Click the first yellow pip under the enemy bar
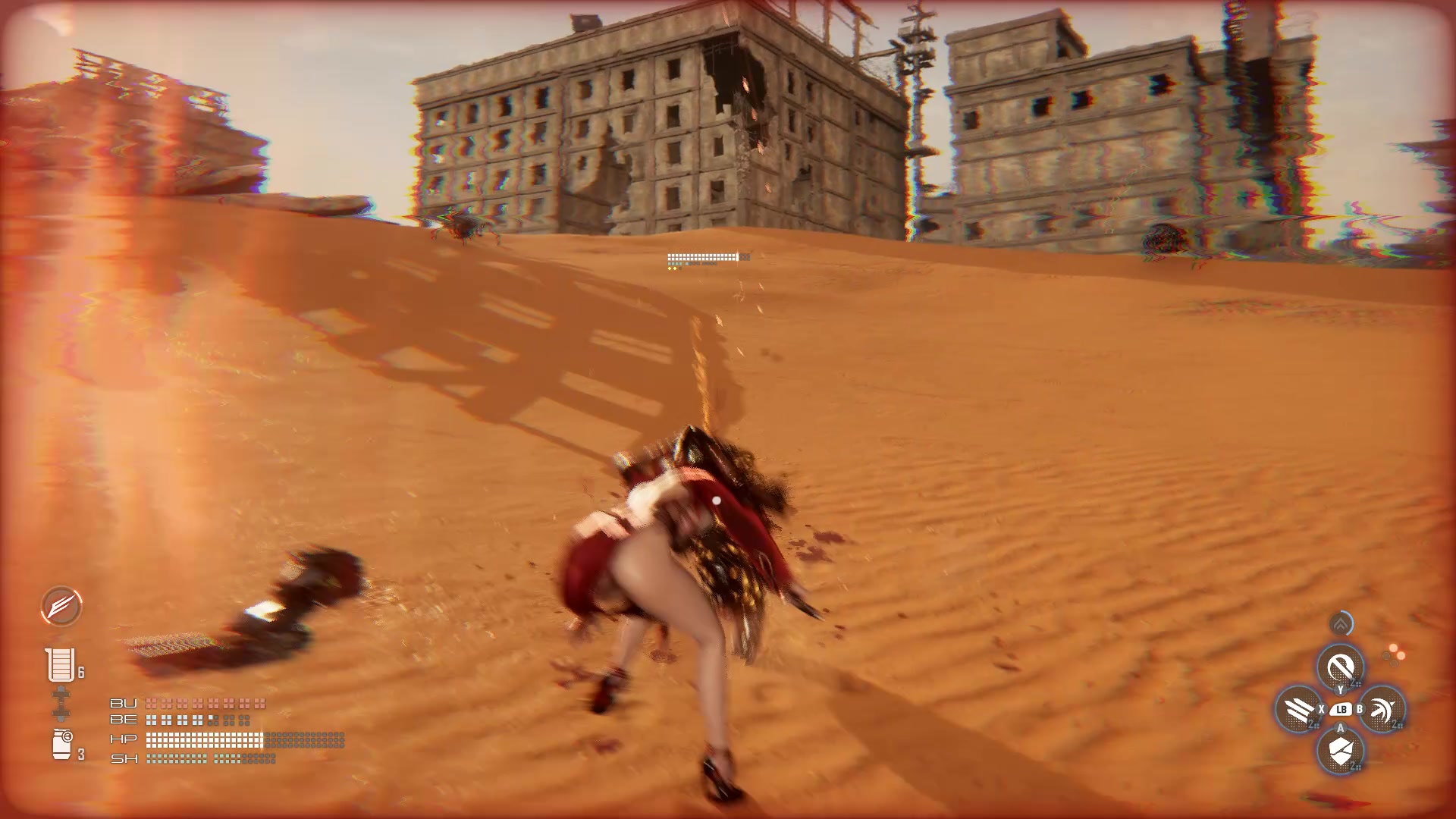 click(x=670, y=268)
